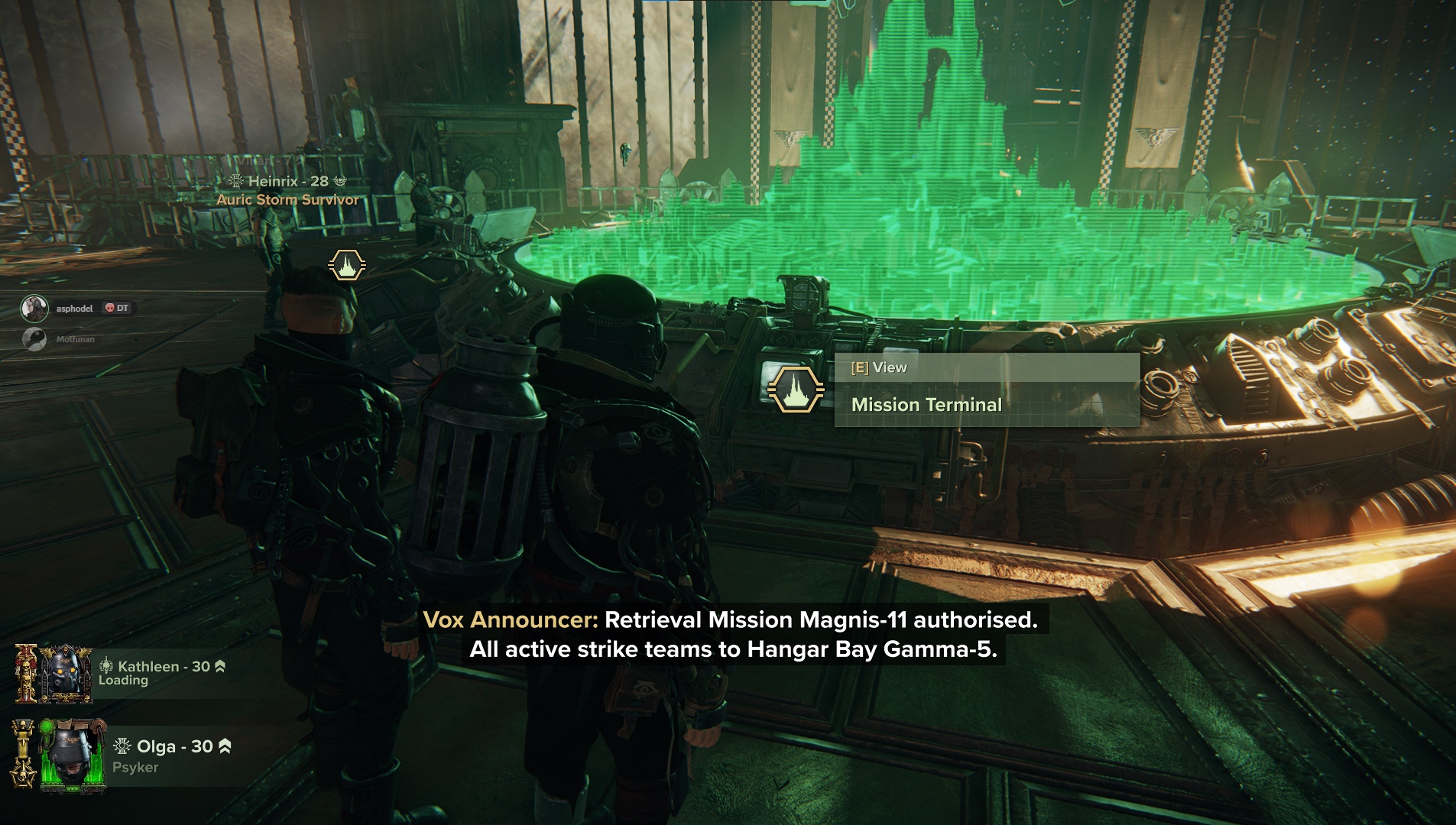Click the Mission Terminal hexagon icon

point(795,390)
